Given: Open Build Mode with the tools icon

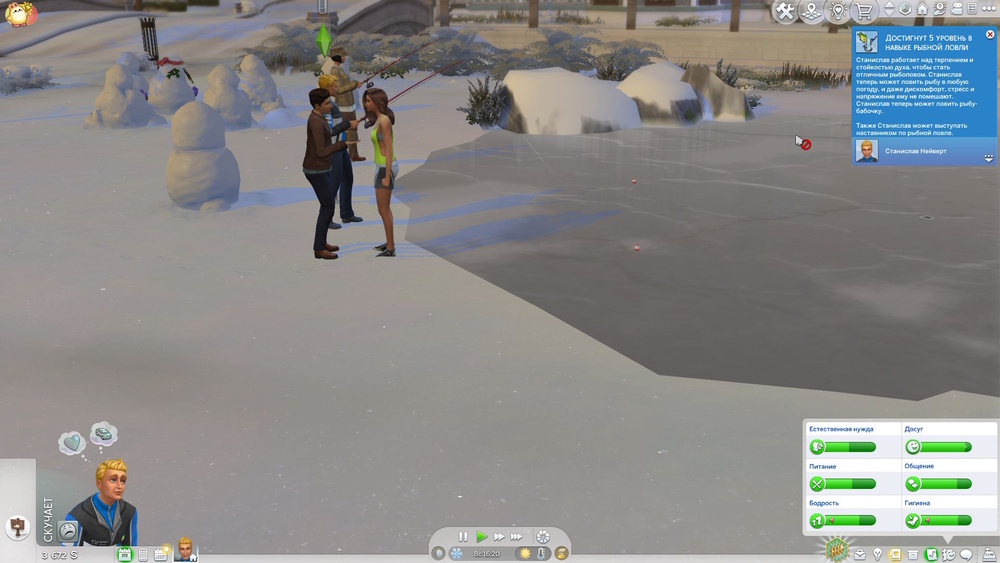Looking at the screenshot, I should click(x=786, y=11).
